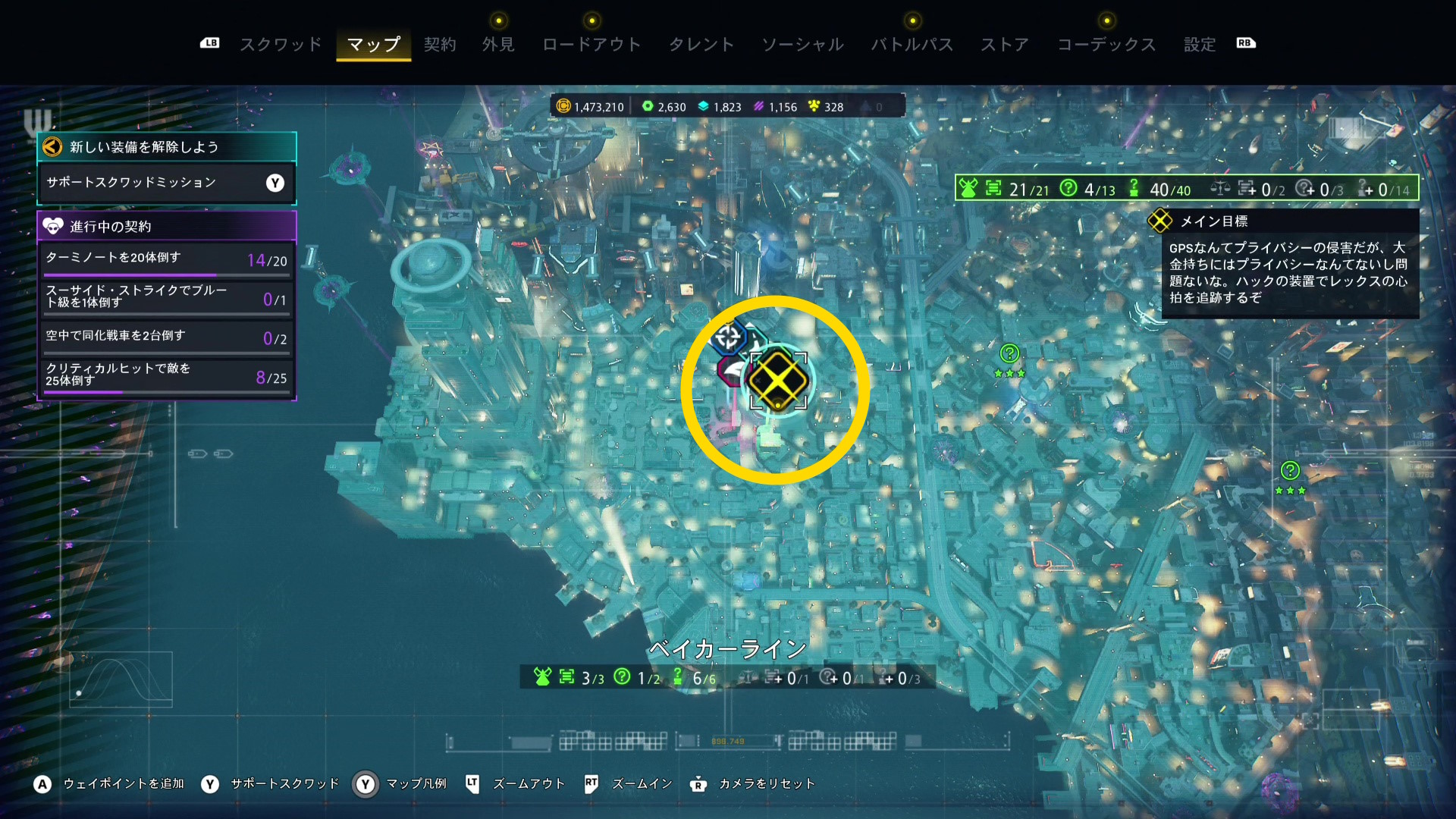Screen dimensions: 1456x819
Task: Switch to the バトルパス tab
Action: (x=912, y=44)
